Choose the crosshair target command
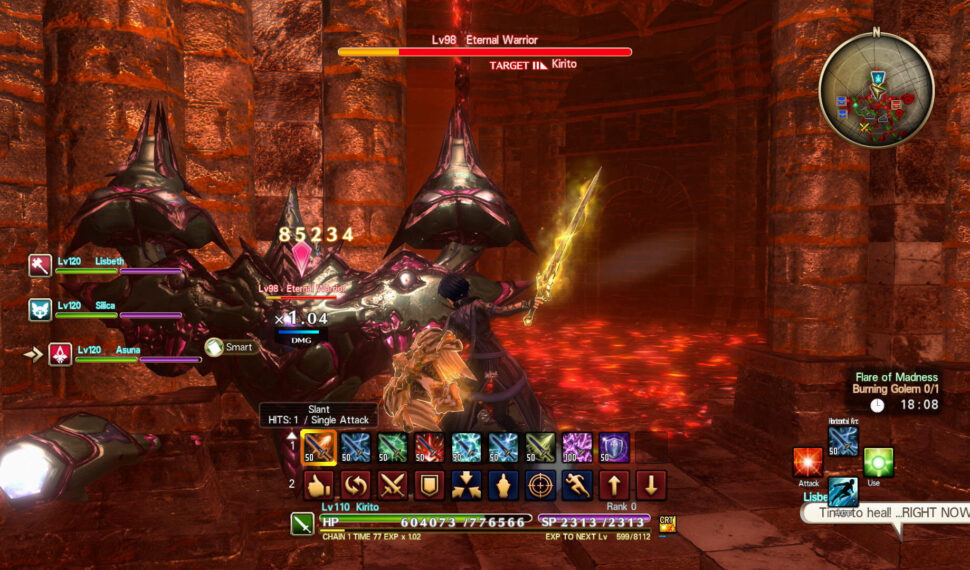The width and height of the screenshot is (970, 570). (540, 485)
